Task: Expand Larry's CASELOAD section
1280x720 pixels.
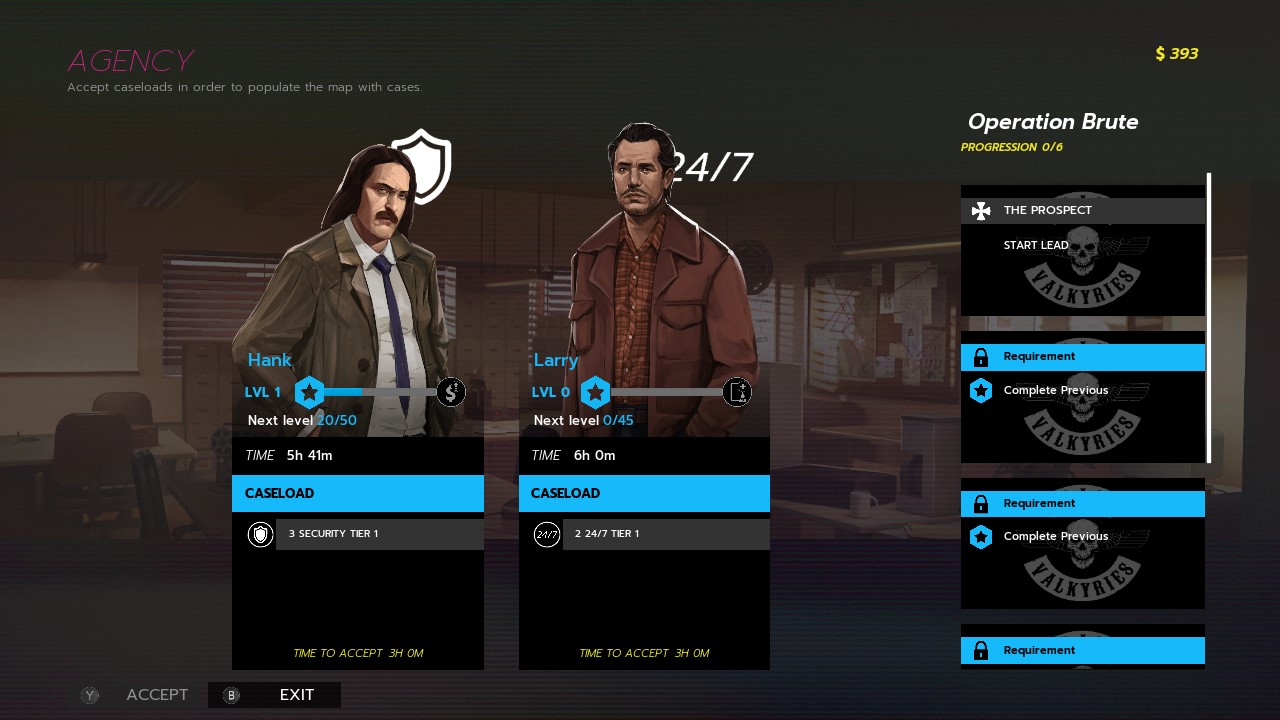Action: [644, 493]
